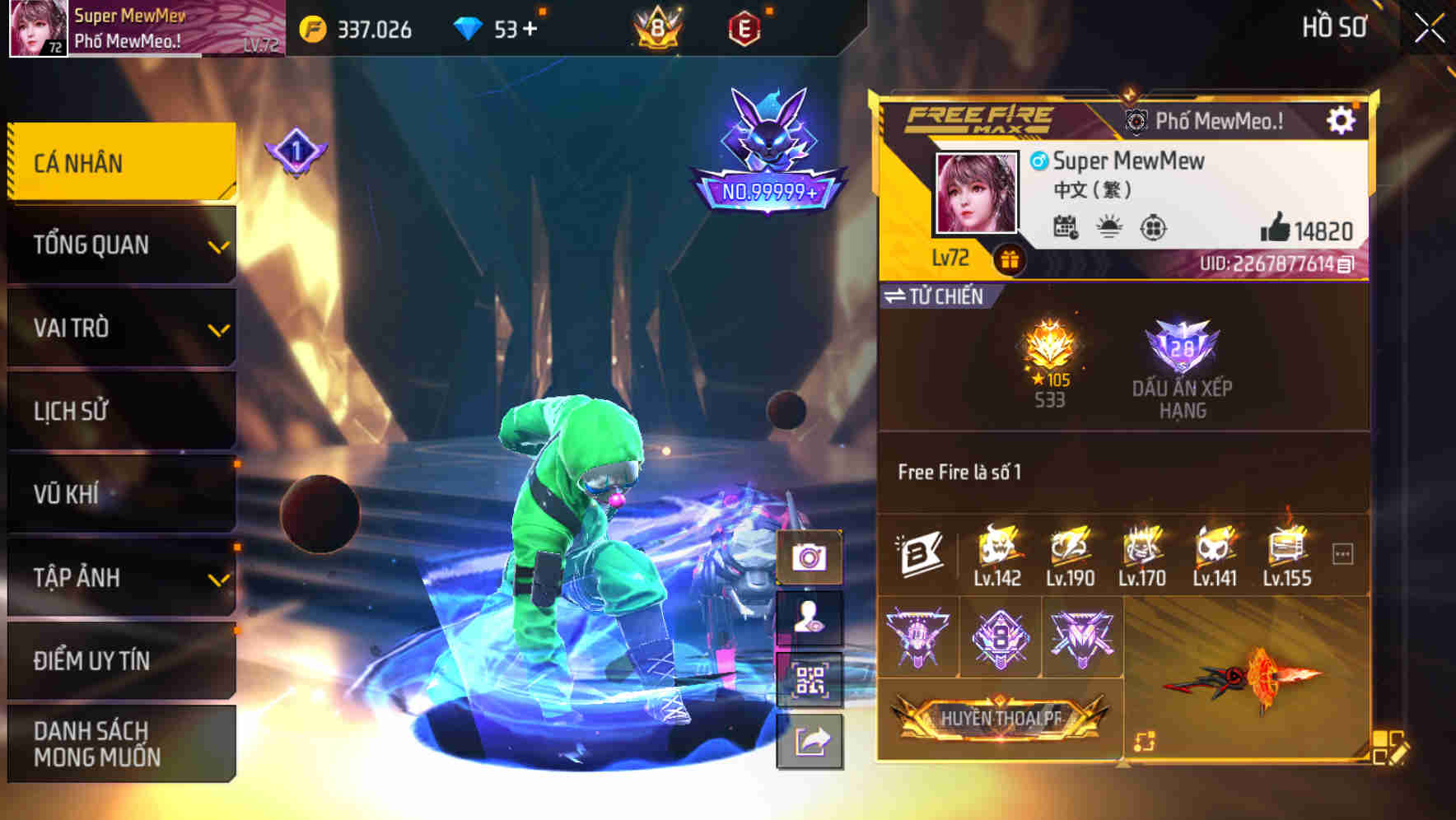Expand the TẬP ẢNH section chevron
1456x820 pixels.
(x=218, y=579)
